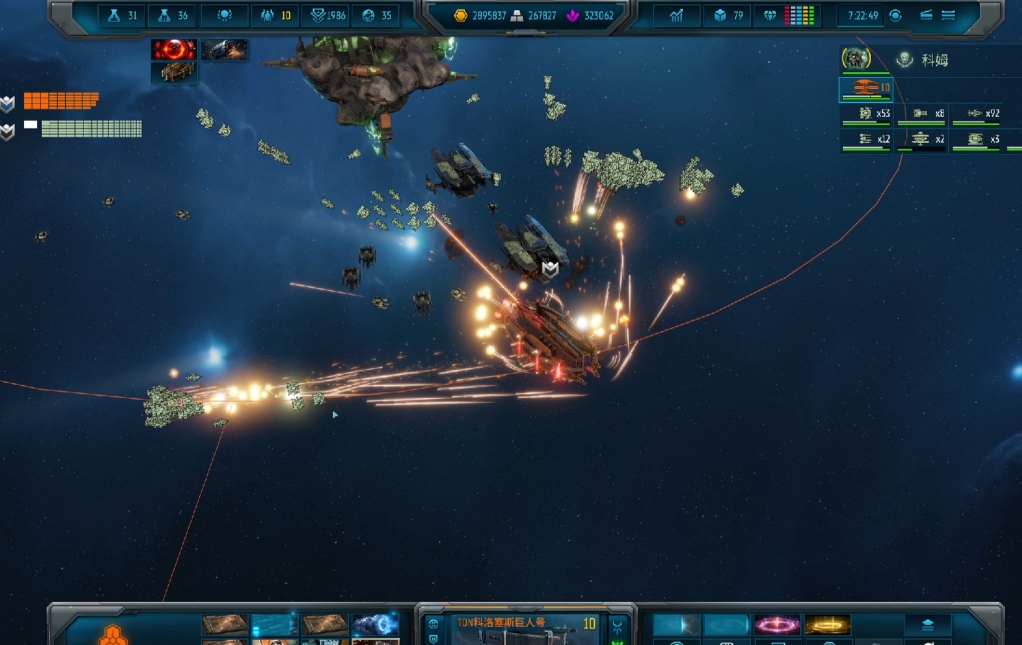Select the ship group showing x8
The image size is (1022, 645).
click(x=921, y=115)
